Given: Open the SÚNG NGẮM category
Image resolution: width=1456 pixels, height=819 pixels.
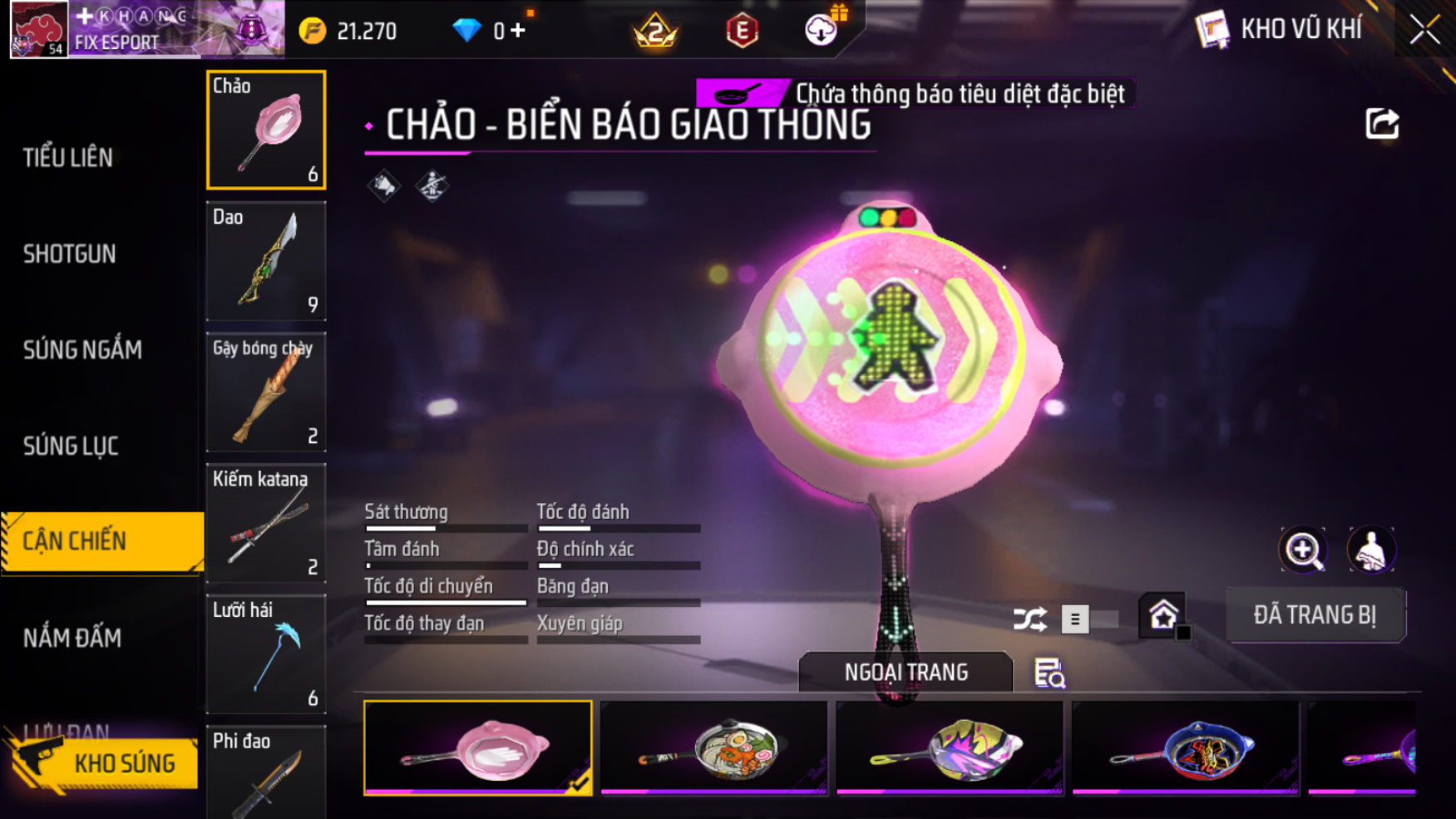Looking at the screenshot, I should point(82,350).
